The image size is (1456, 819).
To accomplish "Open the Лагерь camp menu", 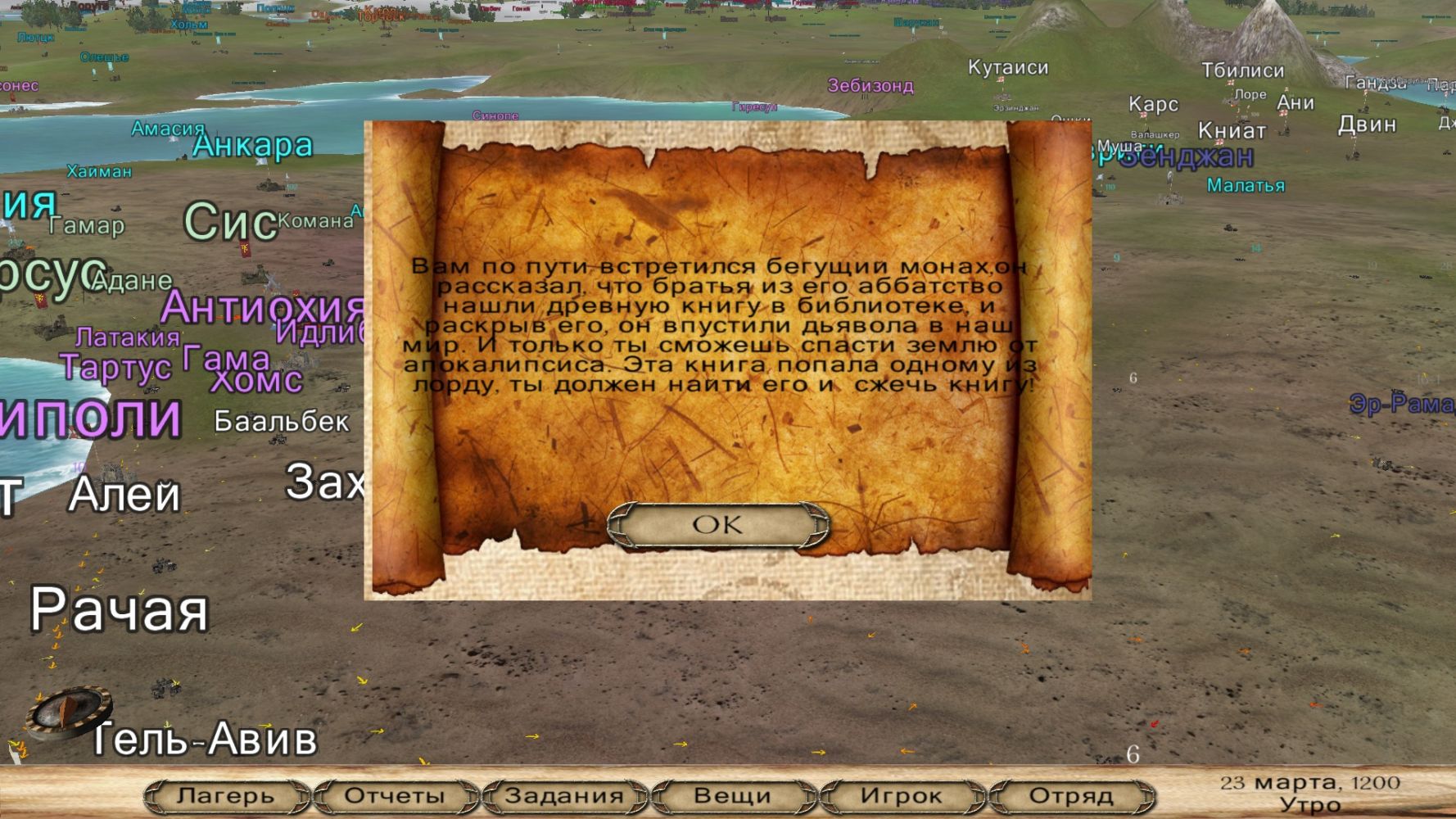I will tap(226, 795).
